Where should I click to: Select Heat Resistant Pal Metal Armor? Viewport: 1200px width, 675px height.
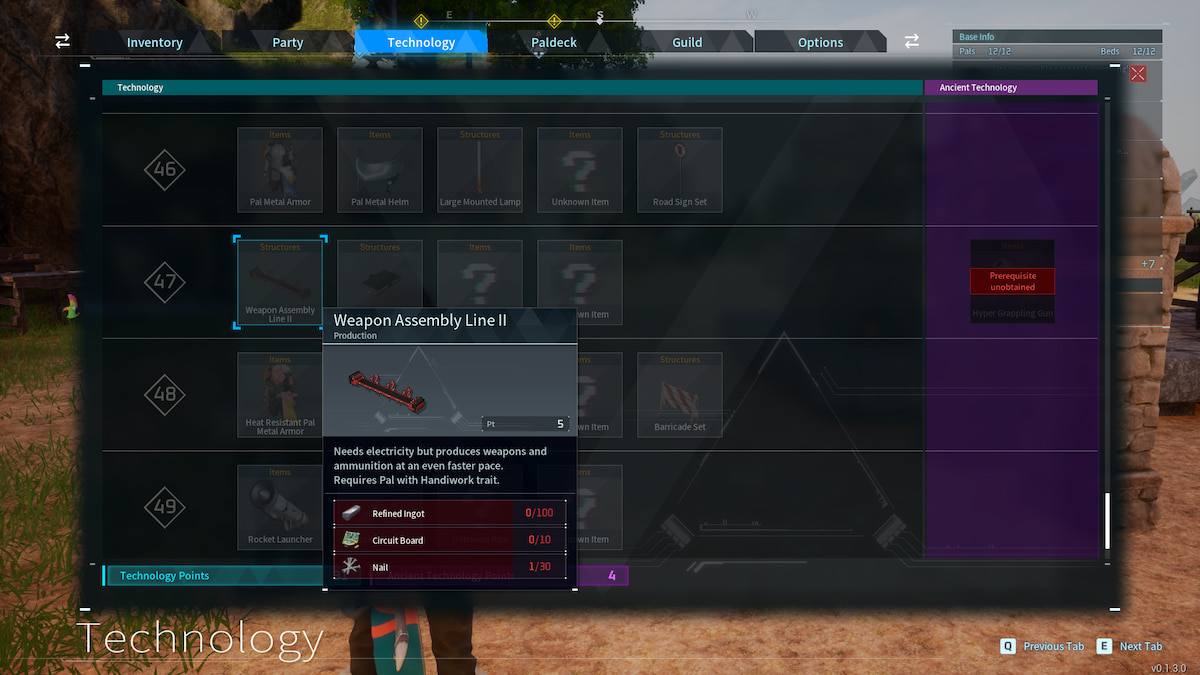tap(280, 394)
